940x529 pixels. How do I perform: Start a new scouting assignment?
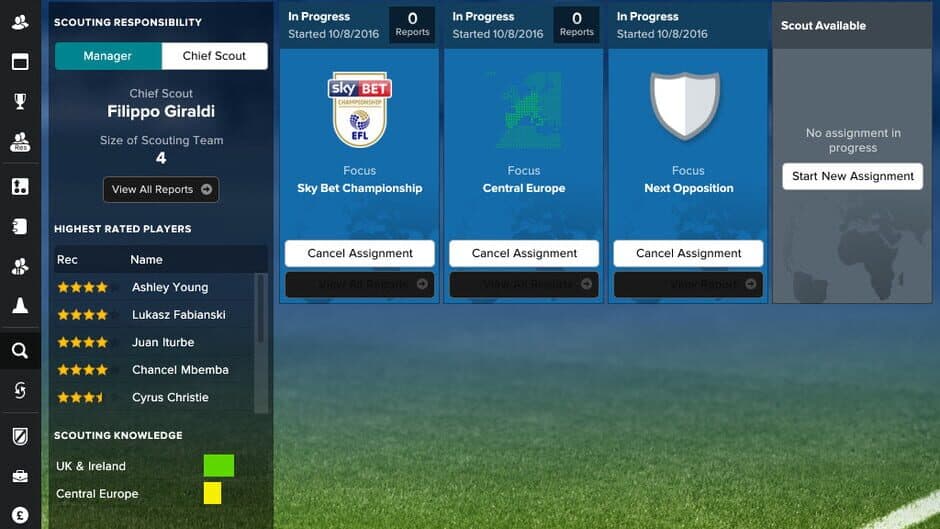(853, 176)
